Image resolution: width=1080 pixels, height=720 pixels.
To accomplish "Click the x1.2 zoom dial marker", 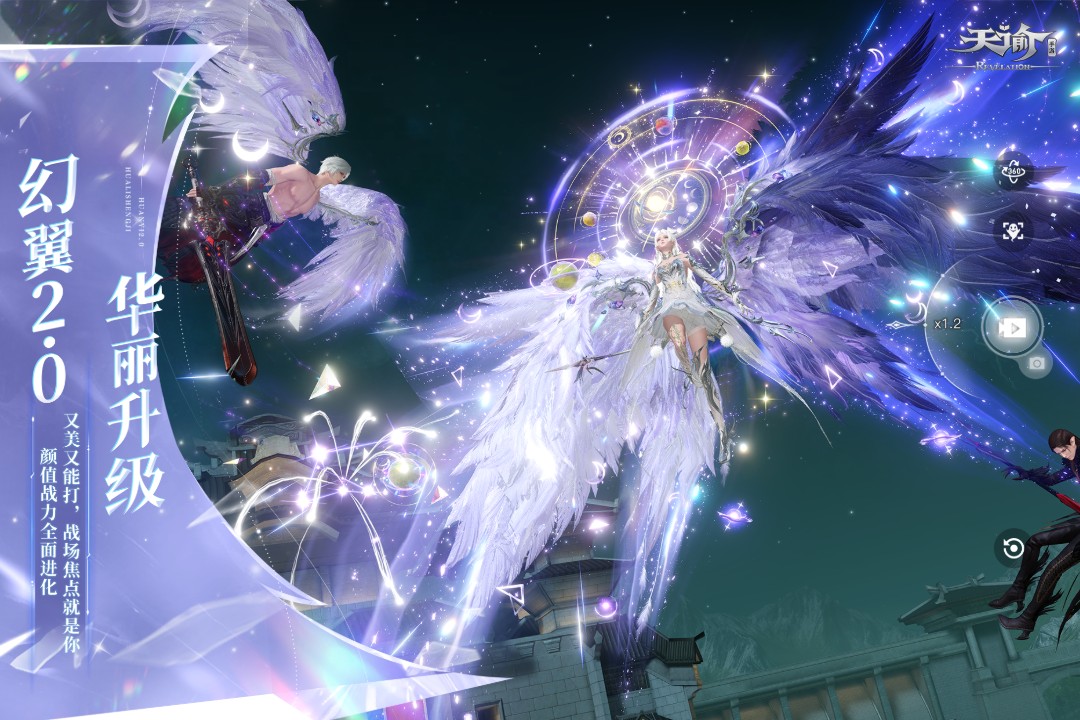I will (x=946, y=324).
